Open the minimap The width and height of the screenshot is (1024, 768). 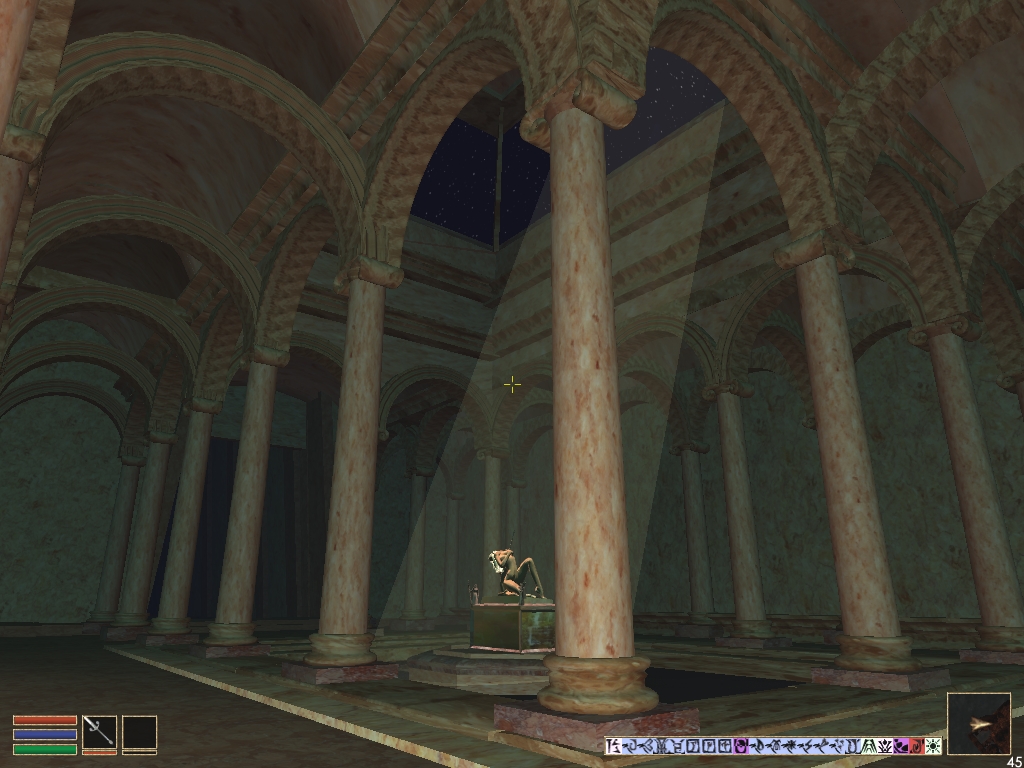click(978, 723)
